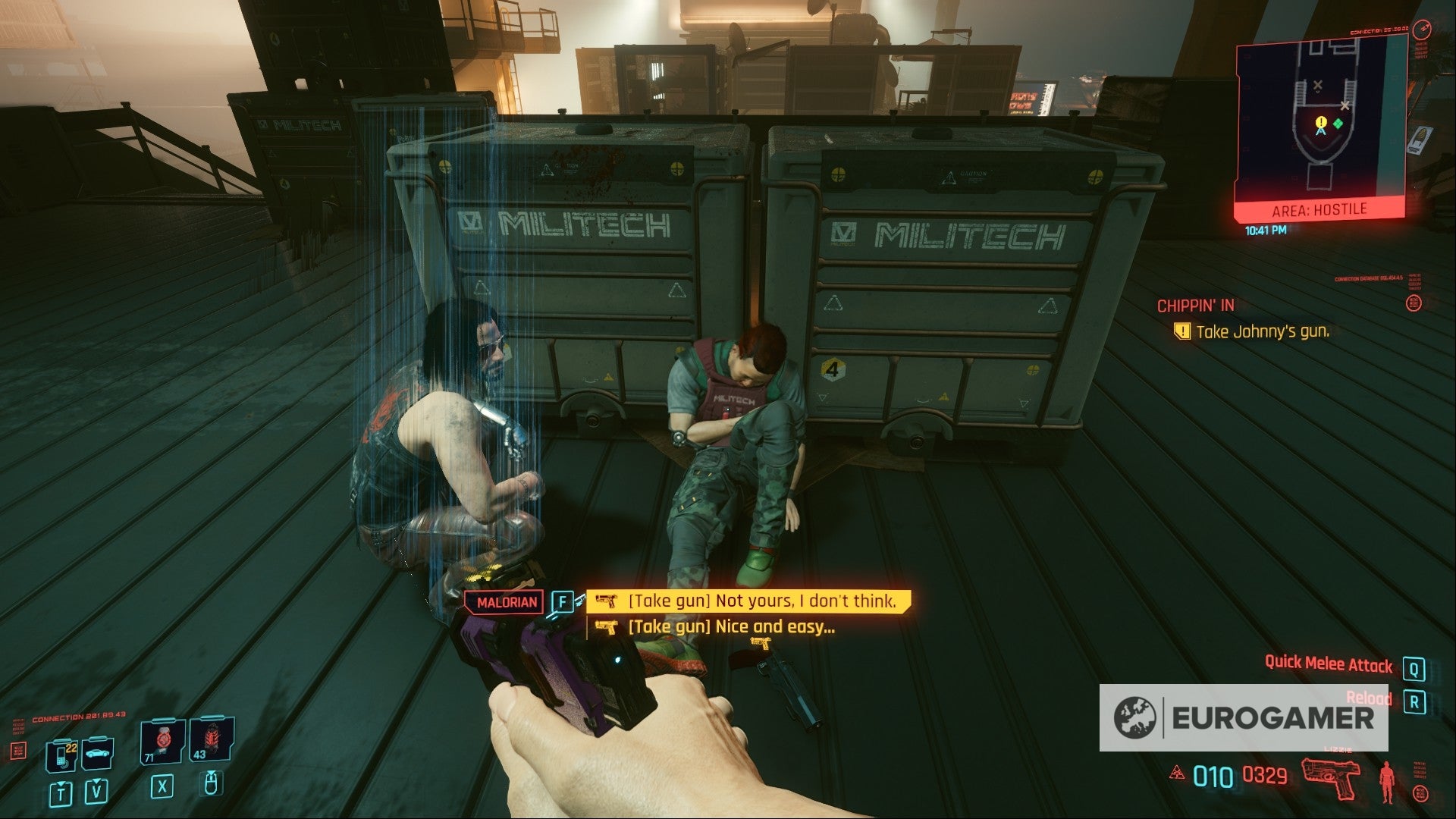Select the healing item icon showing 71 charges

point(162,741)
